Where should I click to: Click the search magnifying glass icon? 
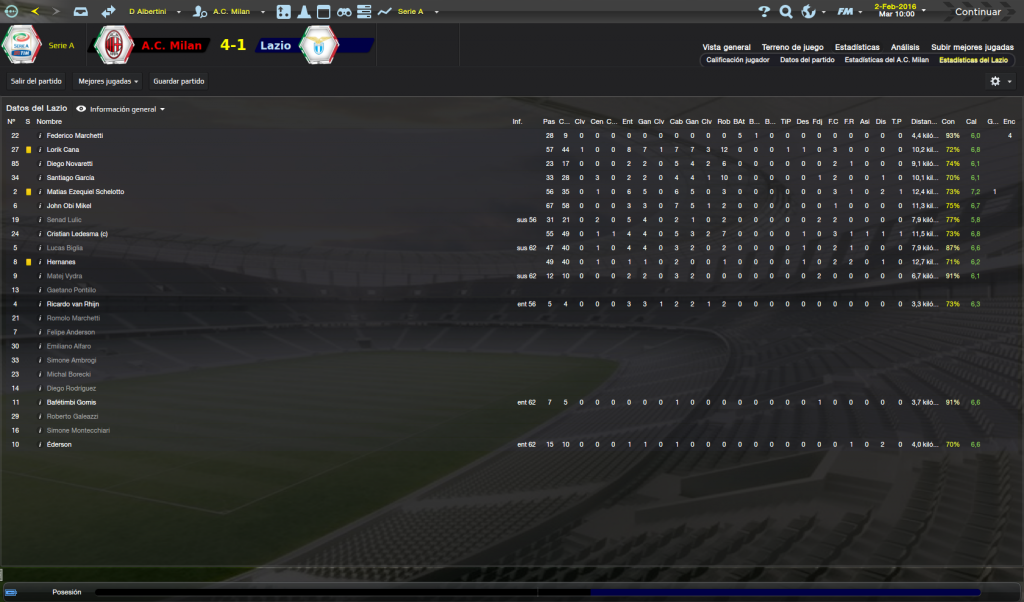(786, 12)
